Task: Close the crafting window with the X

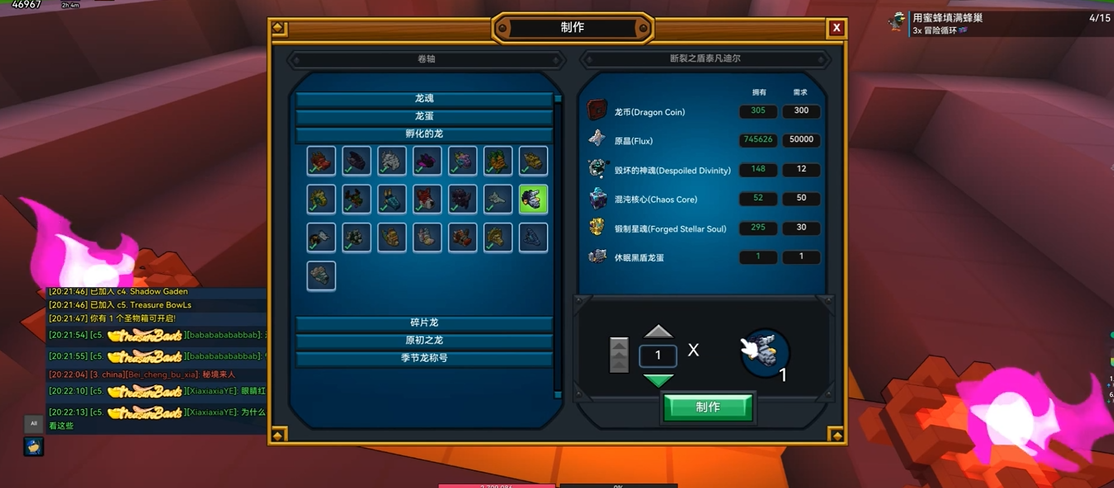Action: coord(836,28)
